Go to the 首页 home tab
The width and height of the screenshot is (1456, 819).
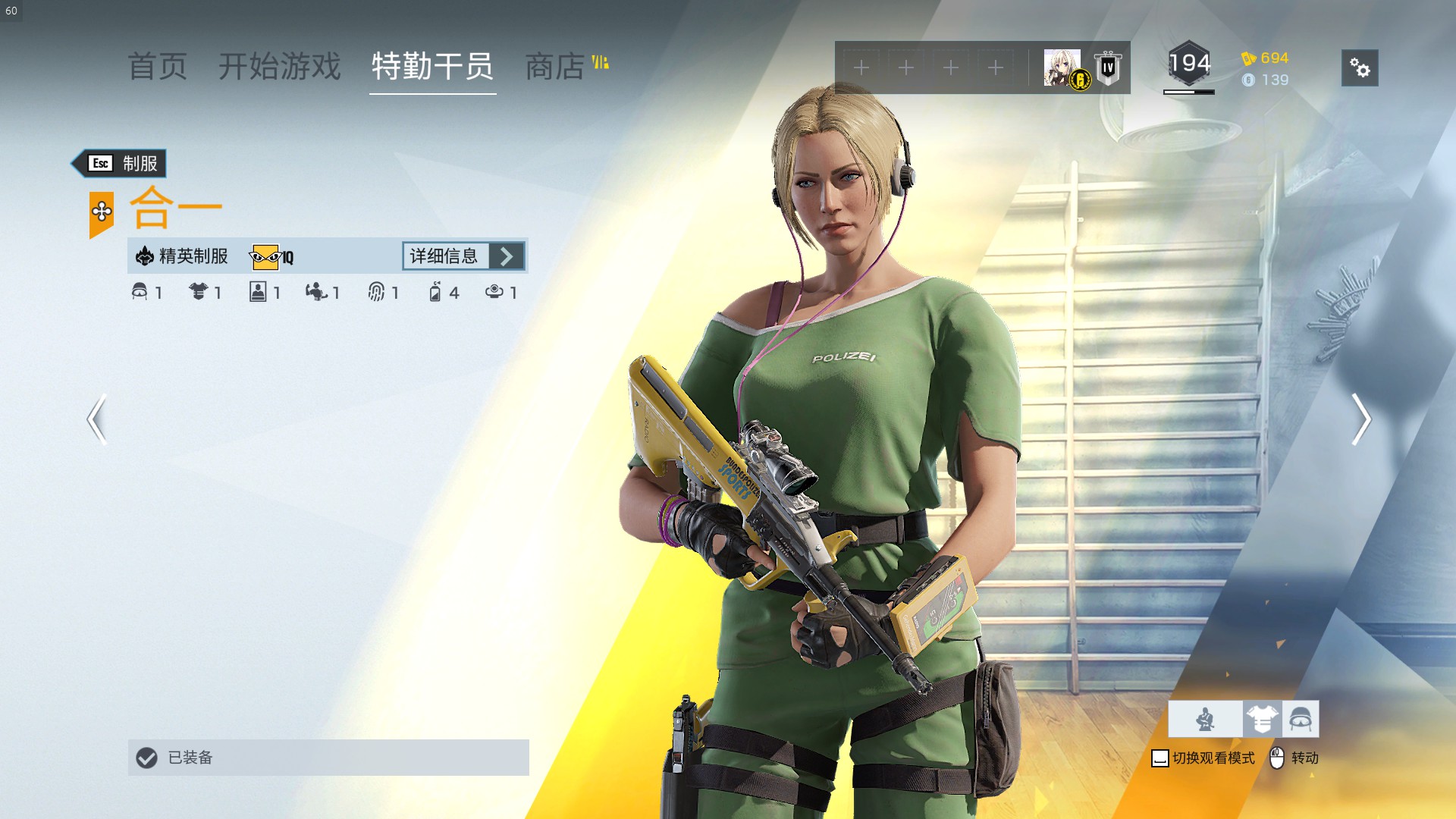point(158,67)
